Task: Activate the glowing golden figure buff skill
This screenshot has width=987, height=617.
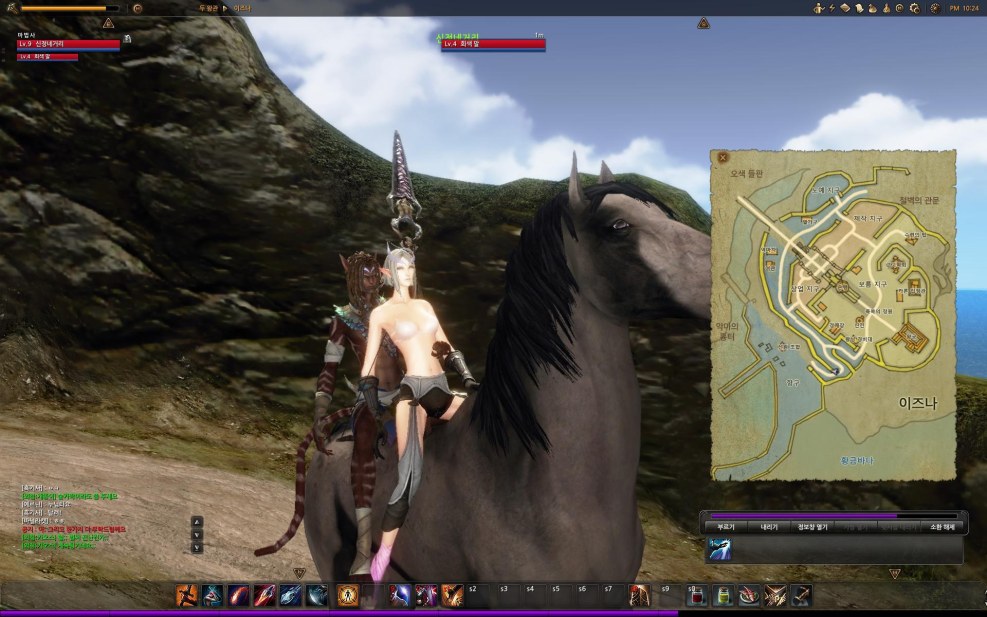Action: (348, 596)
